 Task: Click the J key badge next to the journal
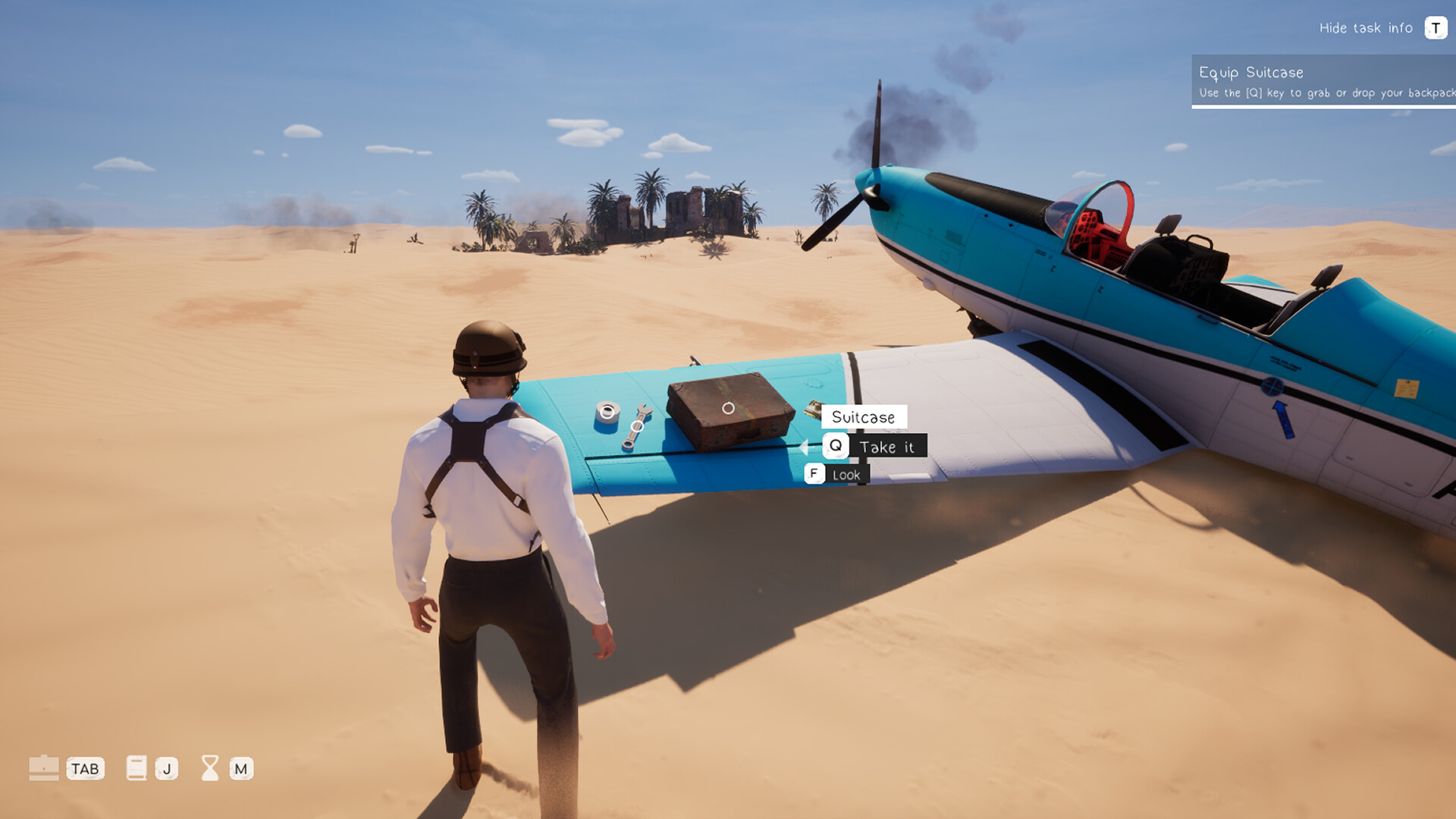(166, 769)
